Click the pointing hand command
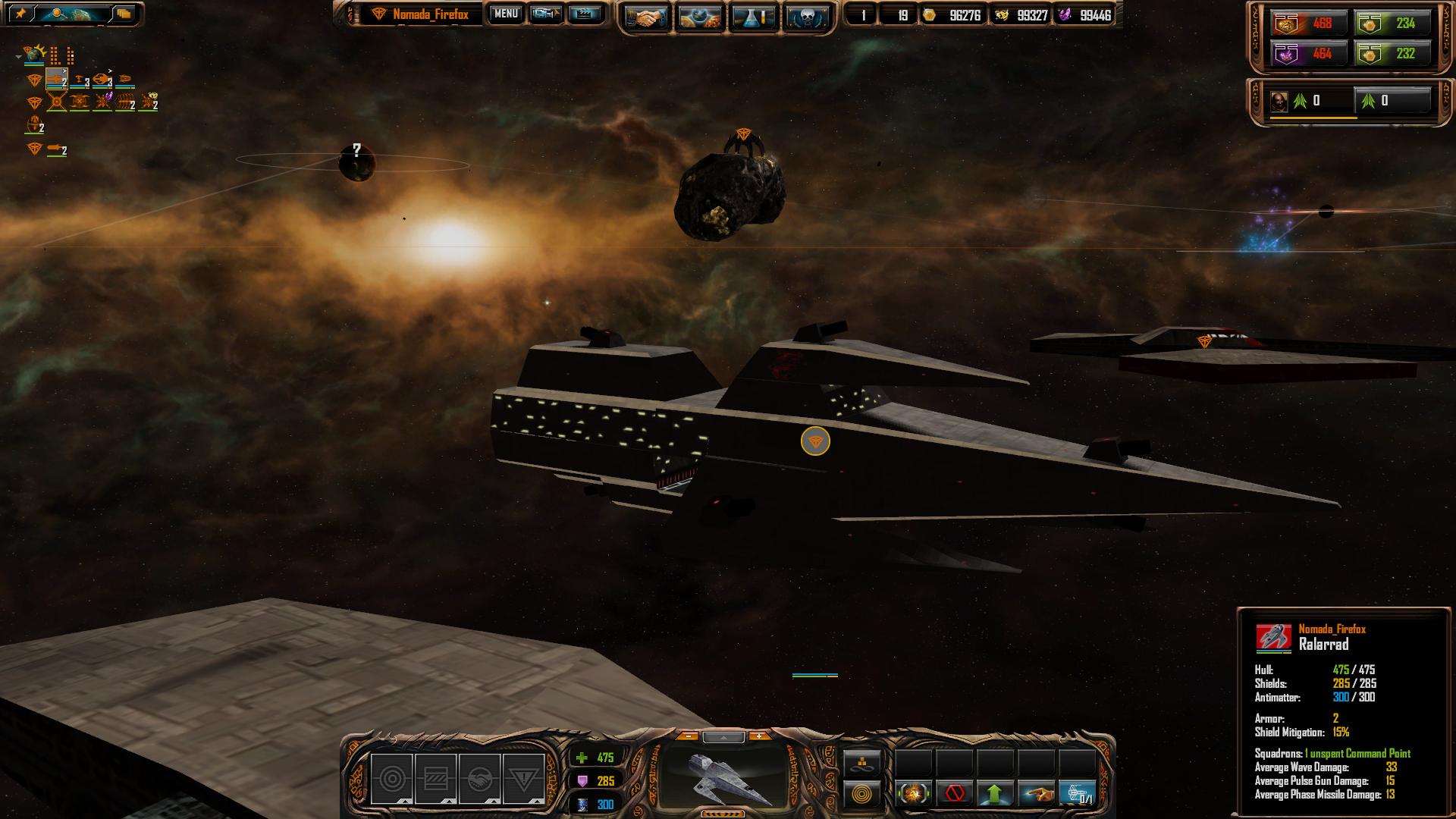The height and width of the screenshot is (819, 1456). point(1036,794)
